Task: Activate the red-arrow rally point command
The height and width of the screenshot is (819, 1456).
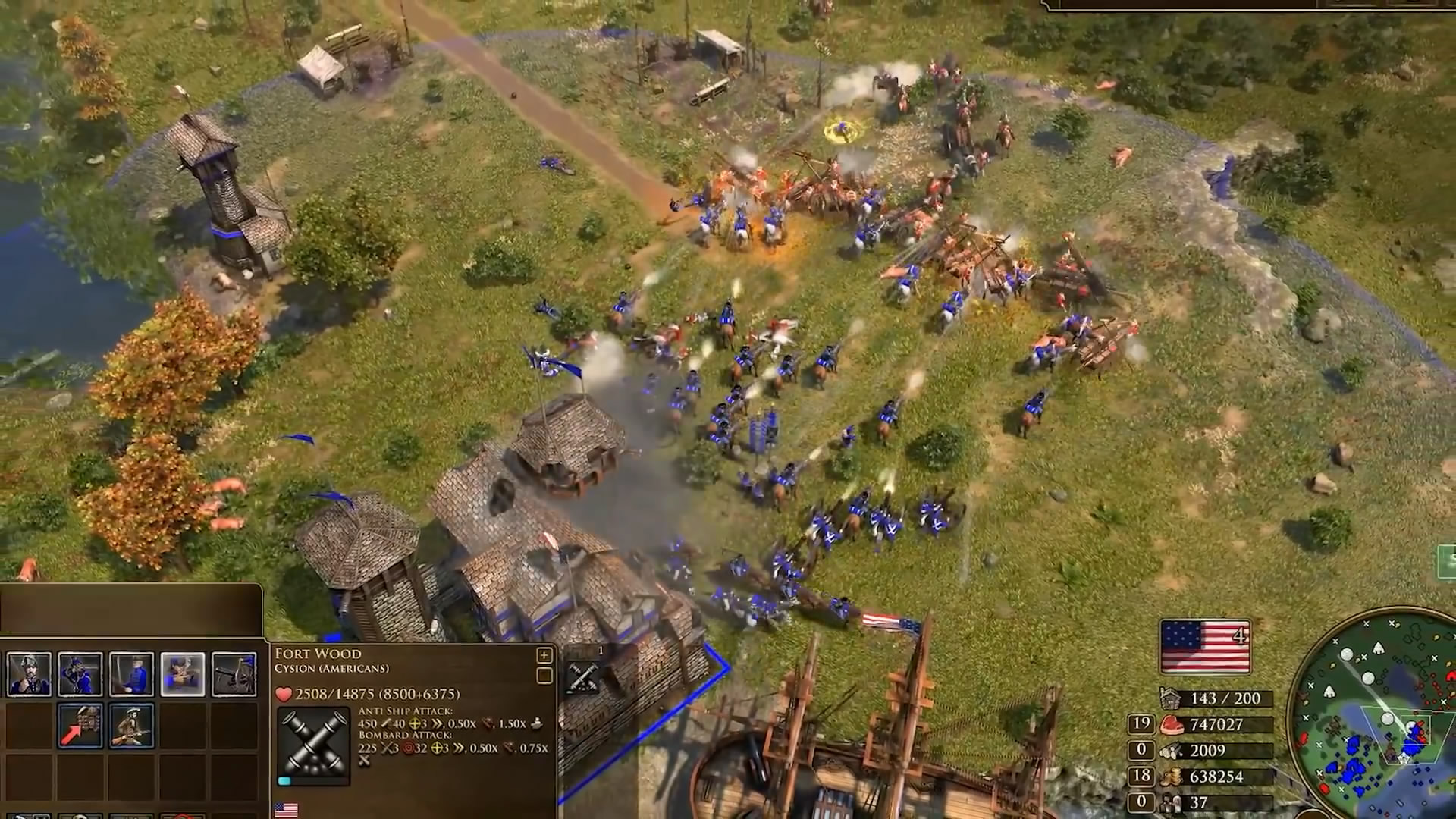Action: click(80, 726)
